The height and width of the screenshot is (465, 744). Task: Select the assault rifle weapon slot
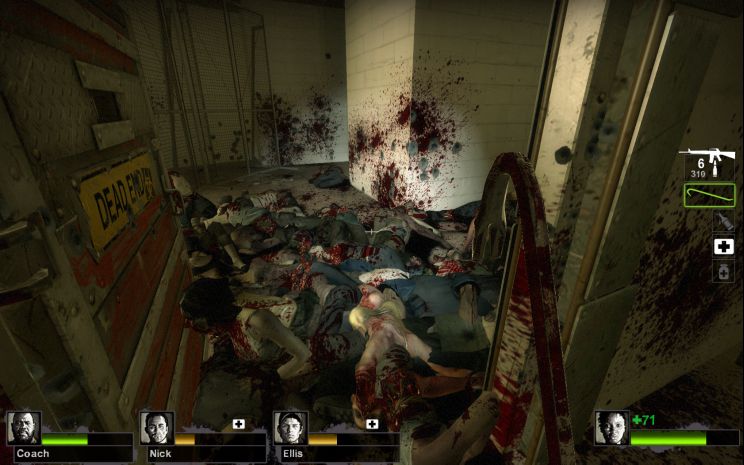[709, 164]
